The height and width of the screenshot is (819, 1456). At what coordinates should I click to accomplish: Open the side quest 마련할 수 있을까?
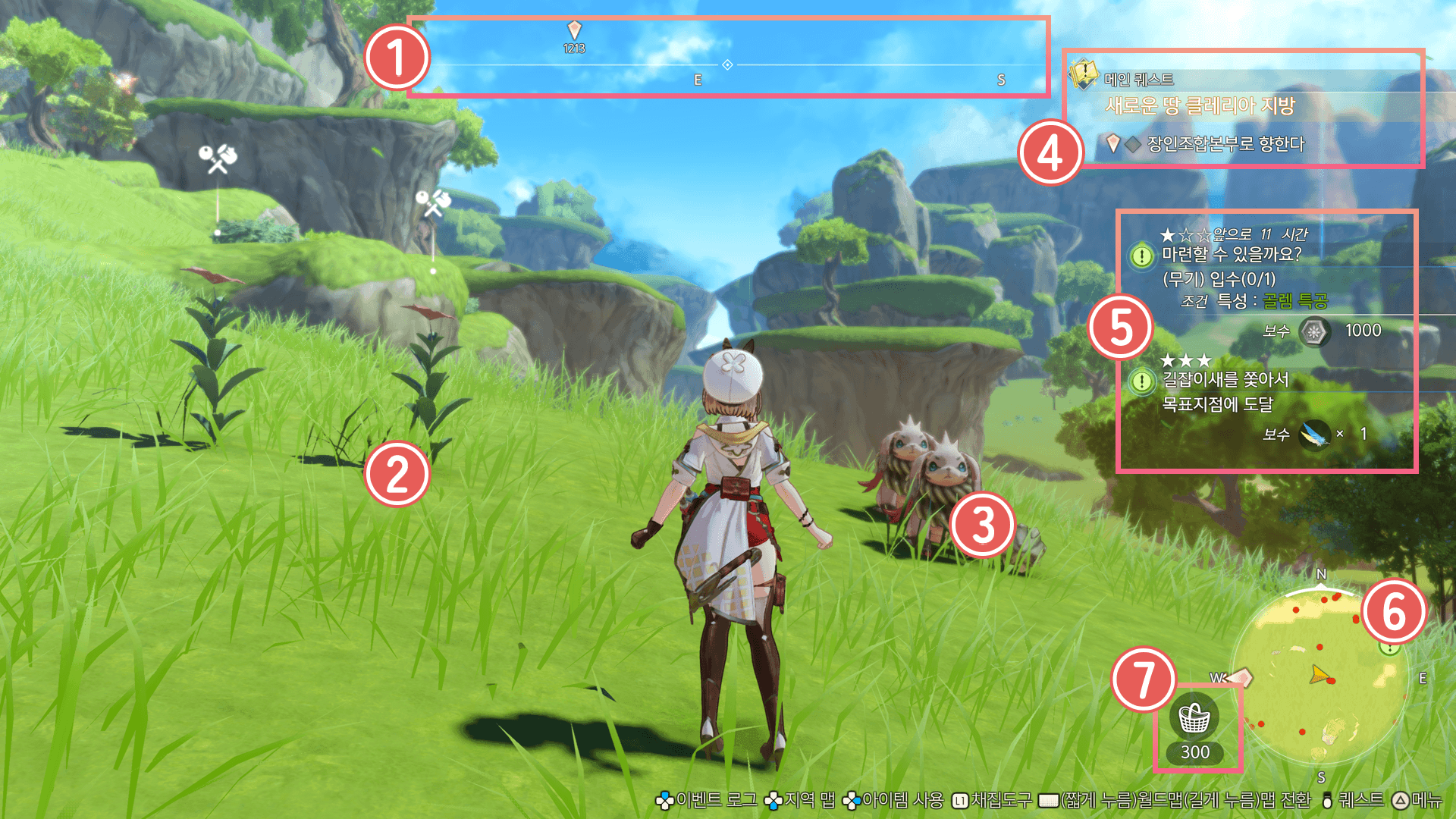pos(1231,255)
